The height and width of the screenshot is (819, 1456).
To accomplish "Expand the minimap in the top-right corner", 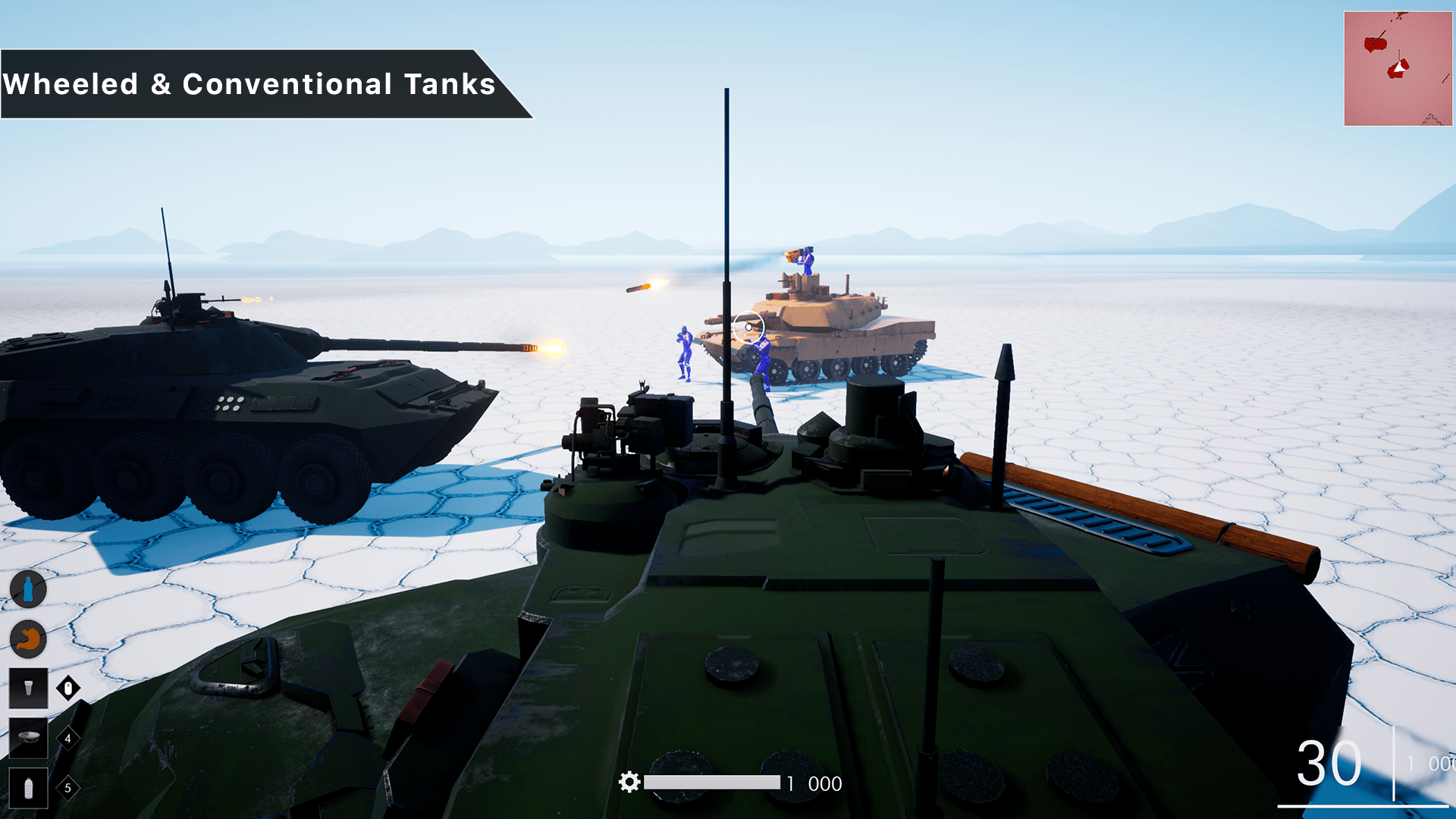I will click(1398, 67).
